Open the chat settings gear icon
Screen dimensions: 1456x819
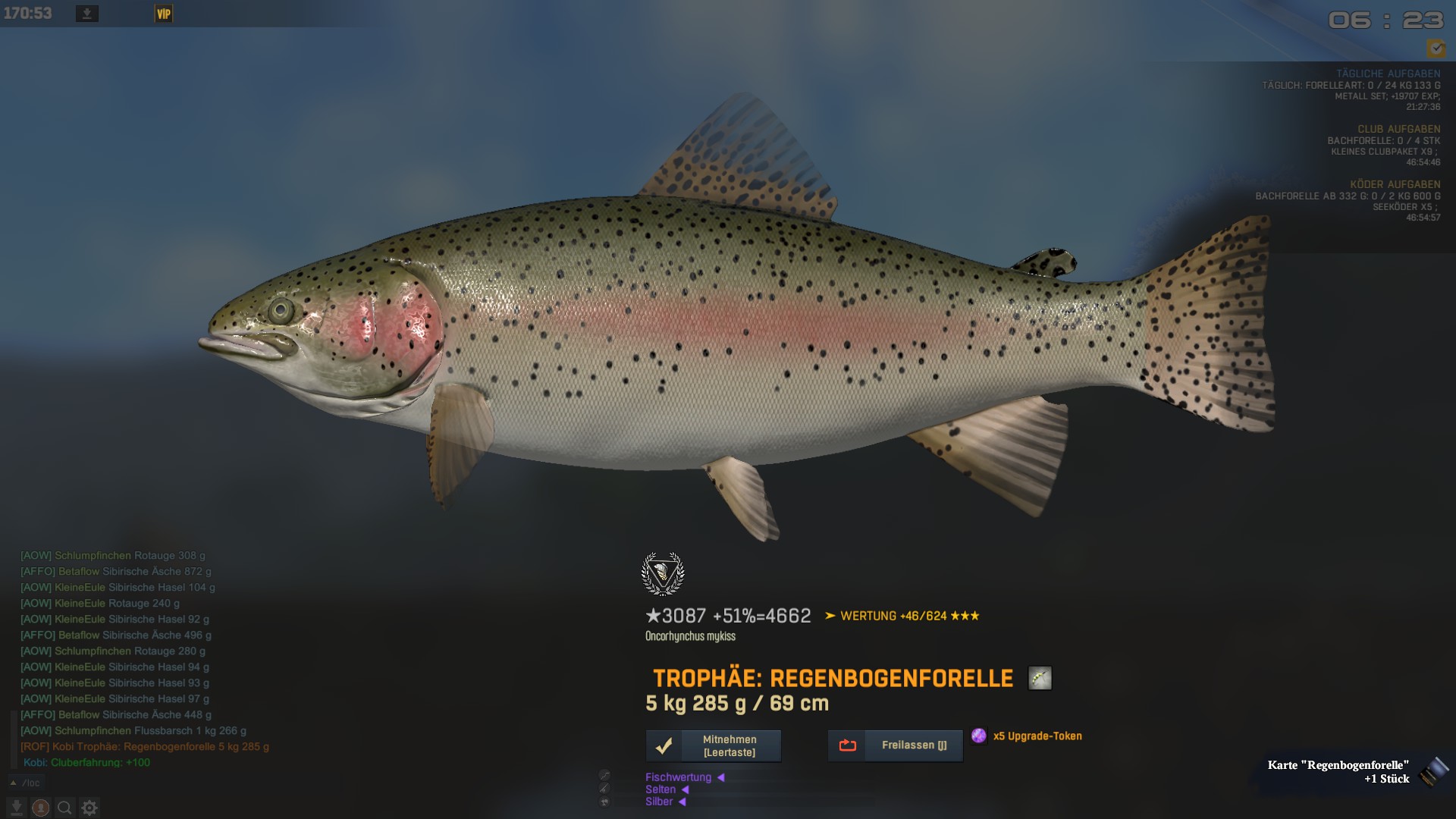pyautogui.click(x=89, y=808)
